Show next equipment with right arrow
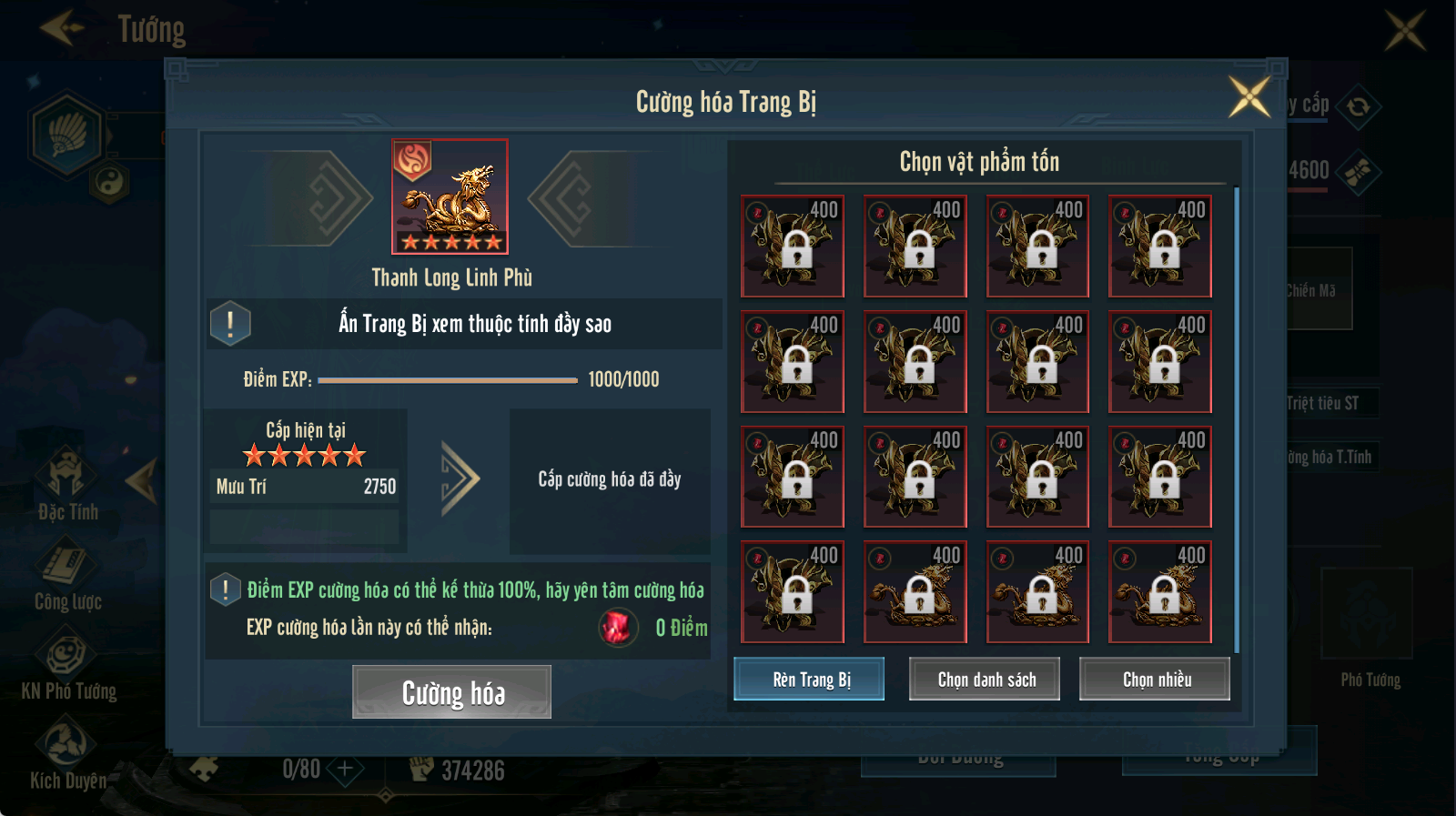The width and height of the screenshot is (1456, 816). [572, 198]
